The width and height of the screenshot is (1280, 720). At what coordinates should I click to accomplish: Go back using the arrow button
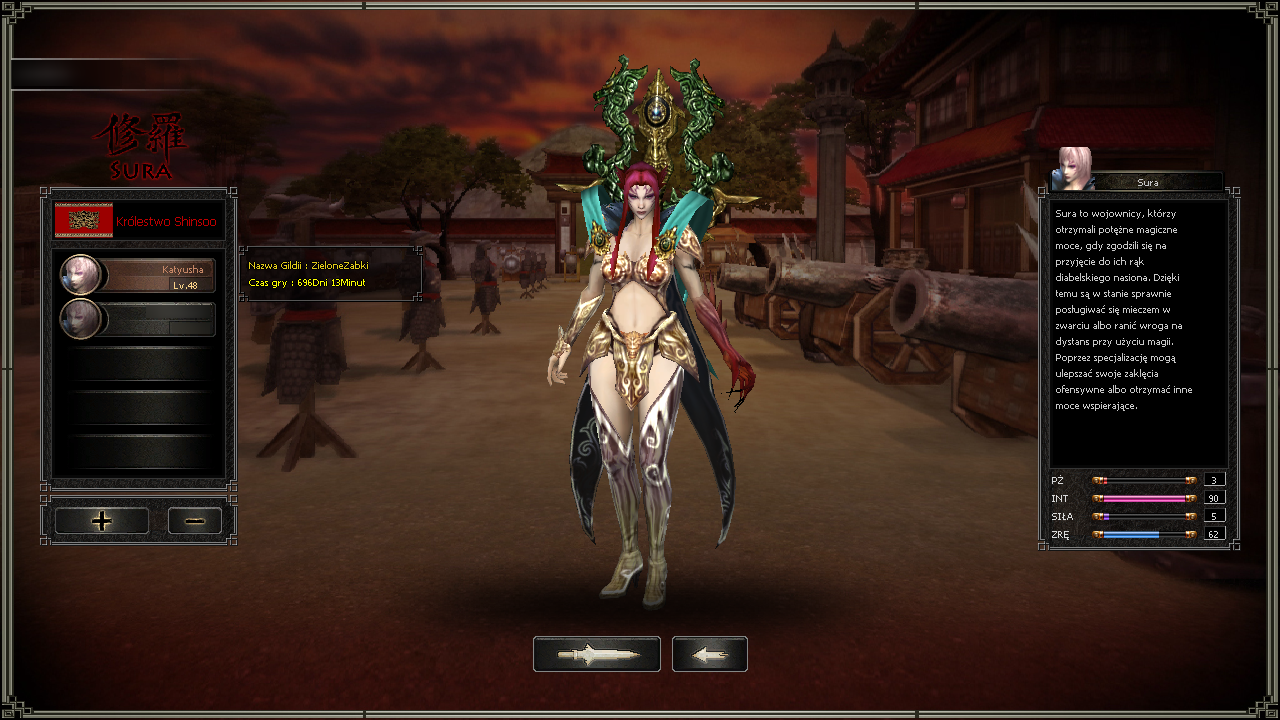click(x=709, y=654)
